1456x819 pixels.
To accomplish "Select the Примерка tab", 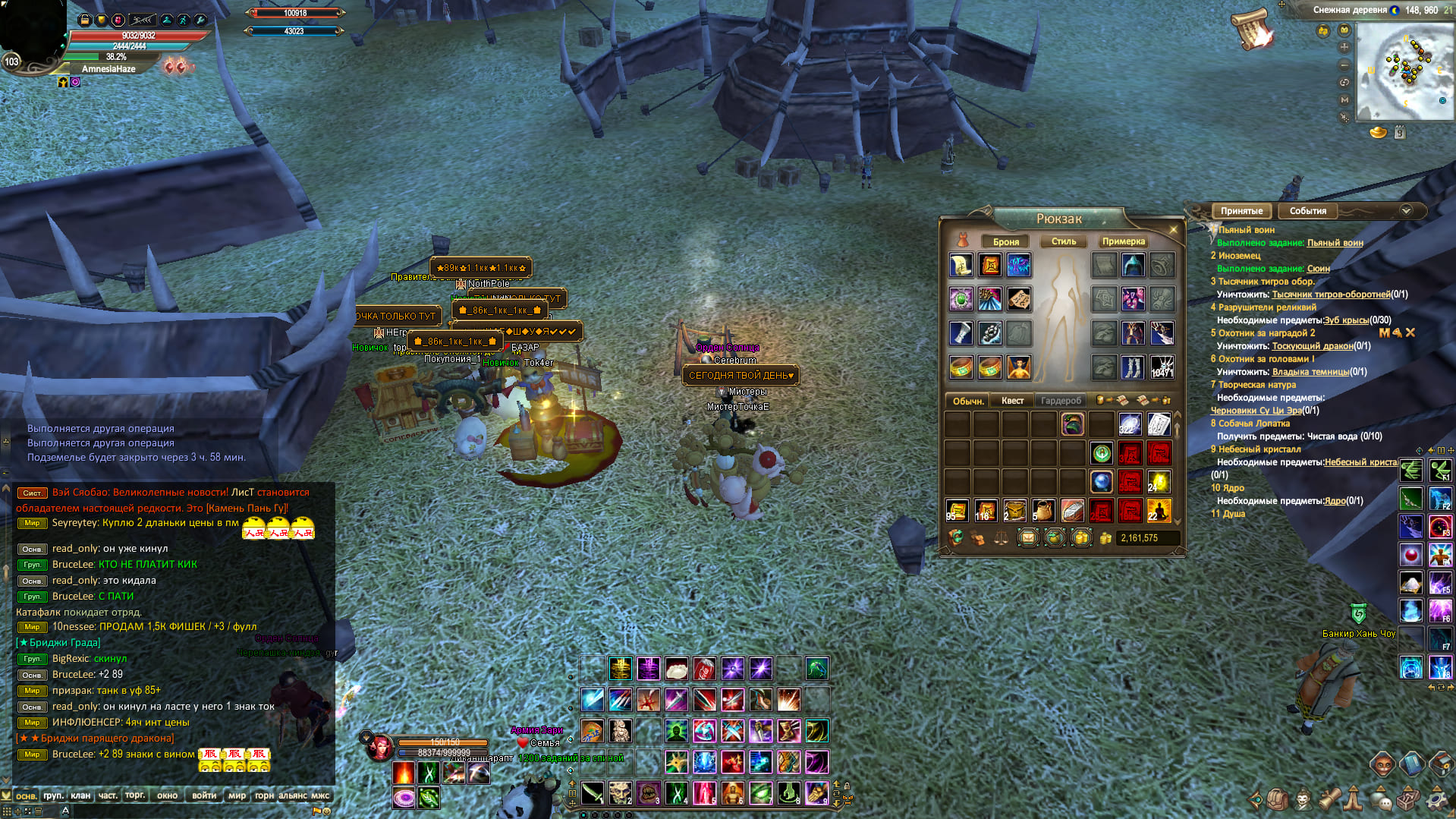I will pos(1123,241).
